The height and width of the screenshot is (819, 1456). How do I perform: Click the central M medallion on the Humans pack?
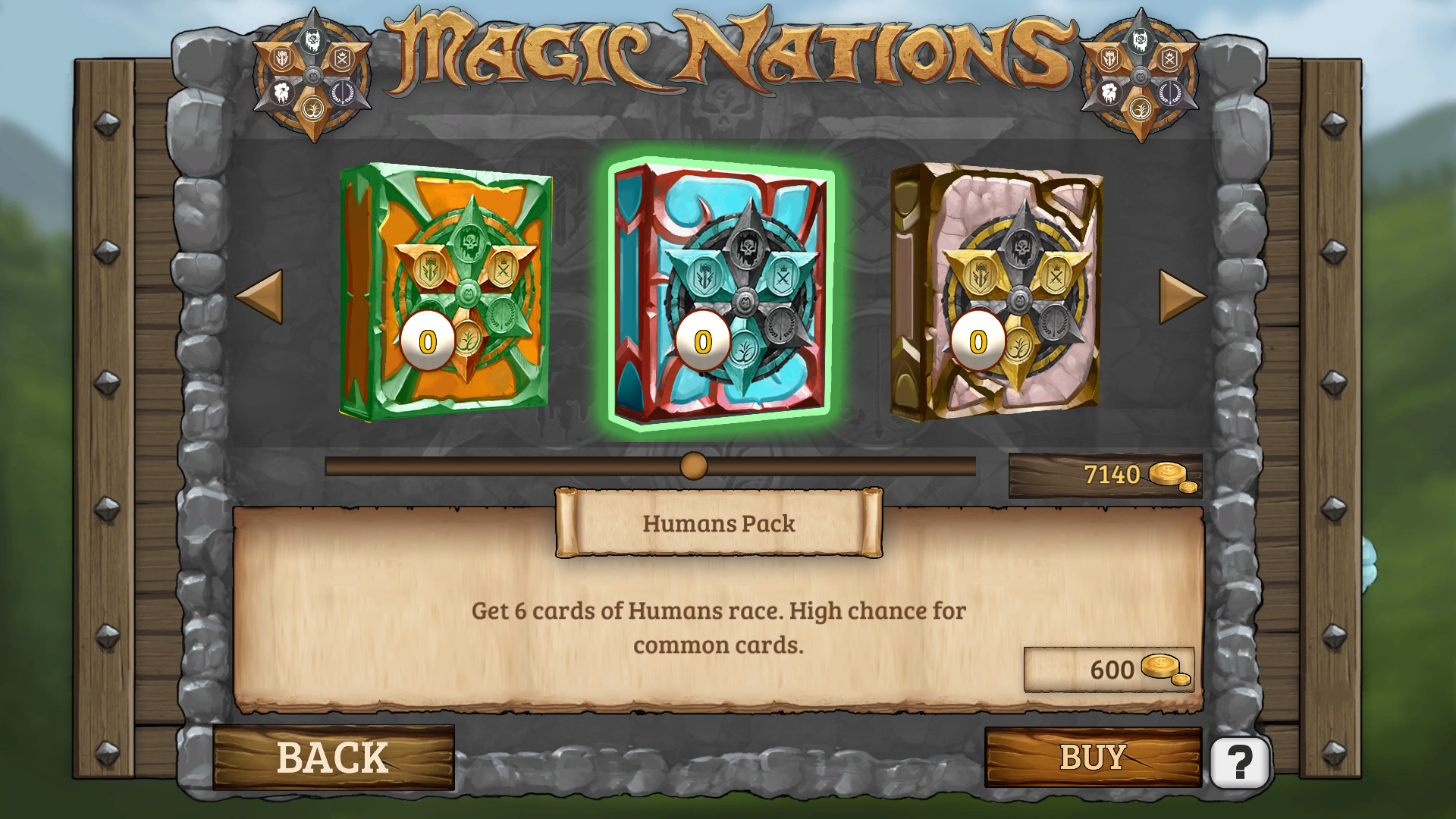(745, 300)
